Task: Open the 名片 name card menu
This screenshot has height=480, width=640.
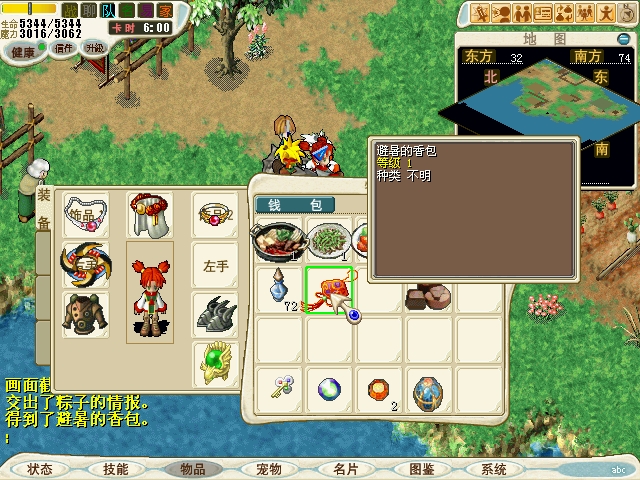Action: click(345, 468)
